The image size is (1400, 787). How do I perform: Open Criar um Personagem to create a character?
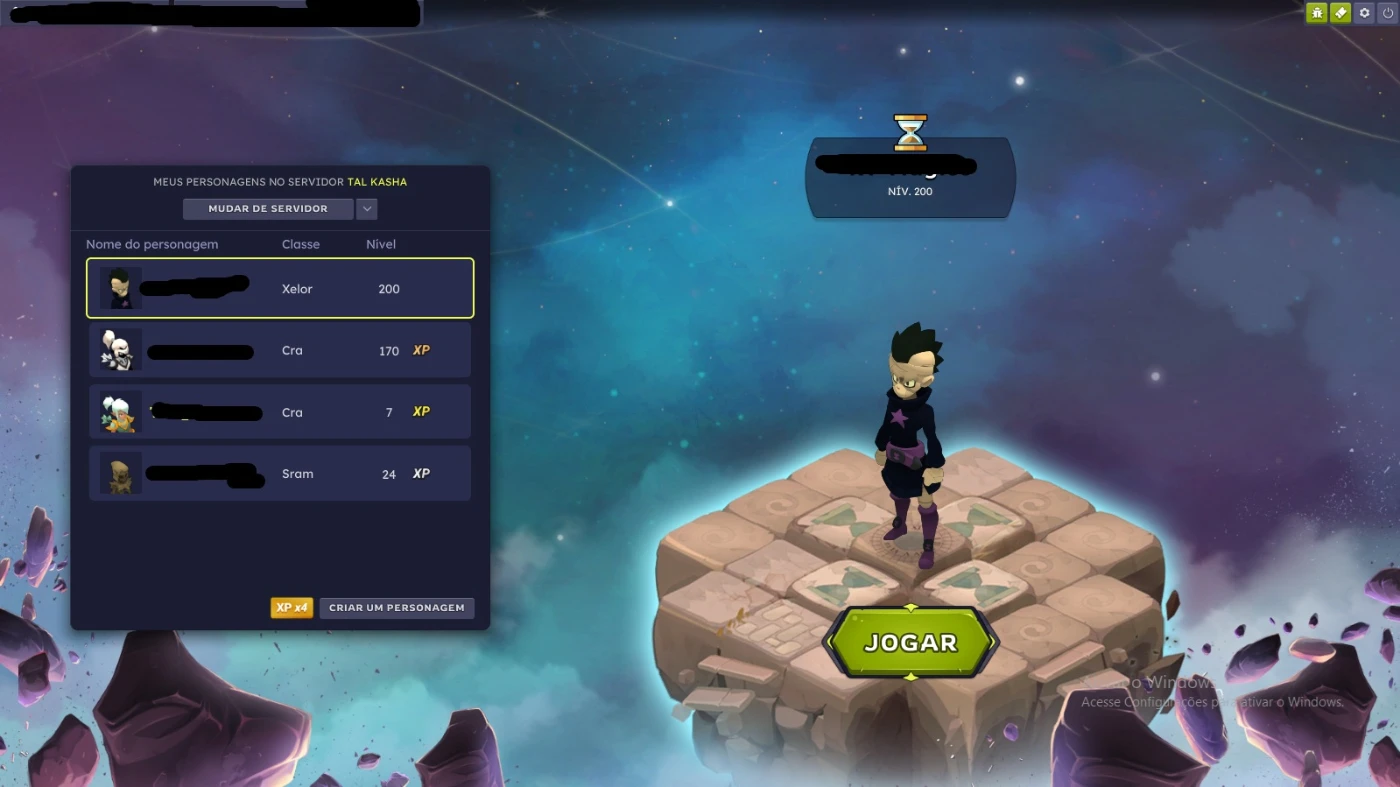click(397, 608)
